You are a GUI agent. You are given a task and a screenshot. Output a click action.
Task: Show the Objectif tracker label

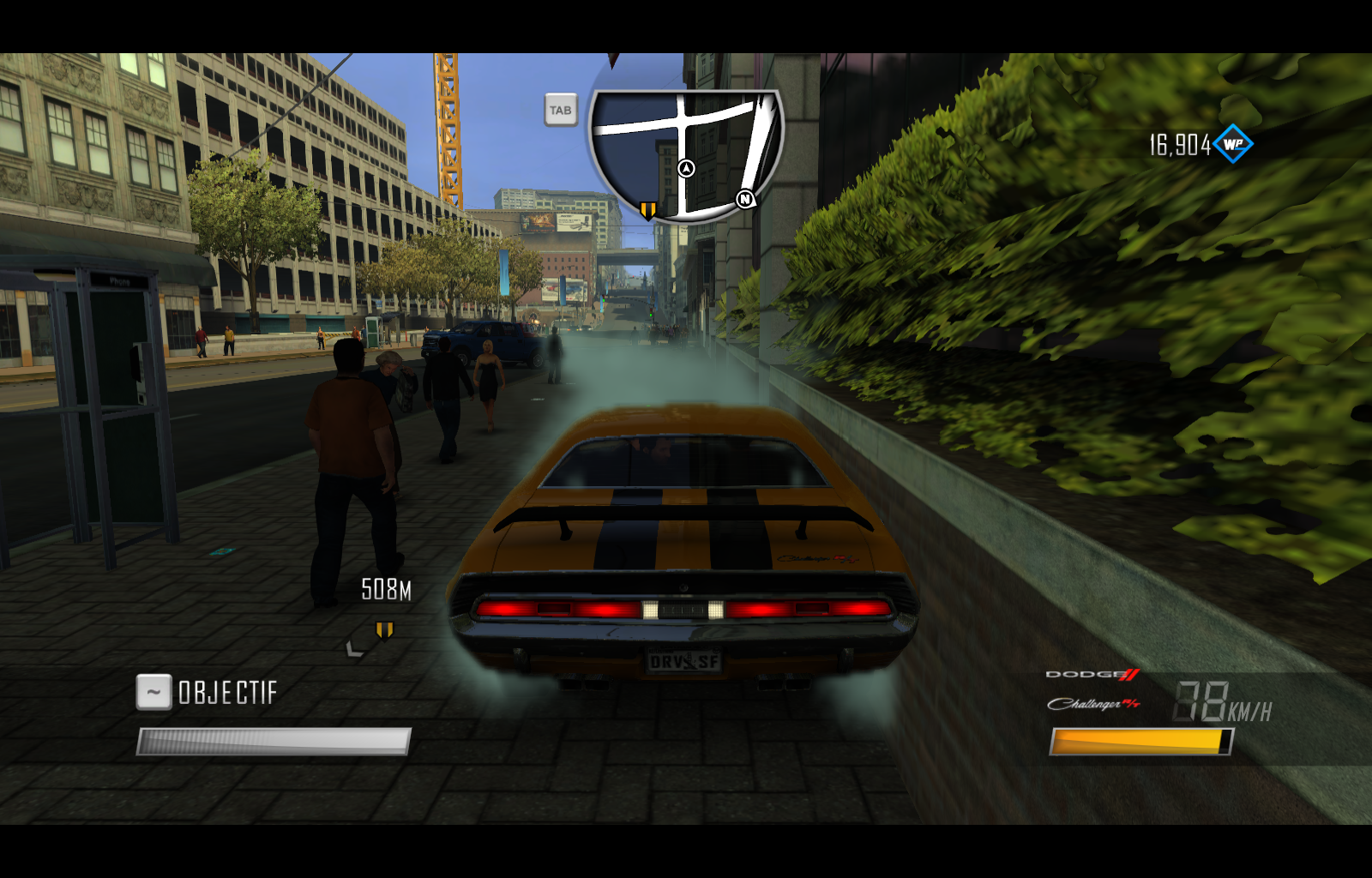coord(227,693)
